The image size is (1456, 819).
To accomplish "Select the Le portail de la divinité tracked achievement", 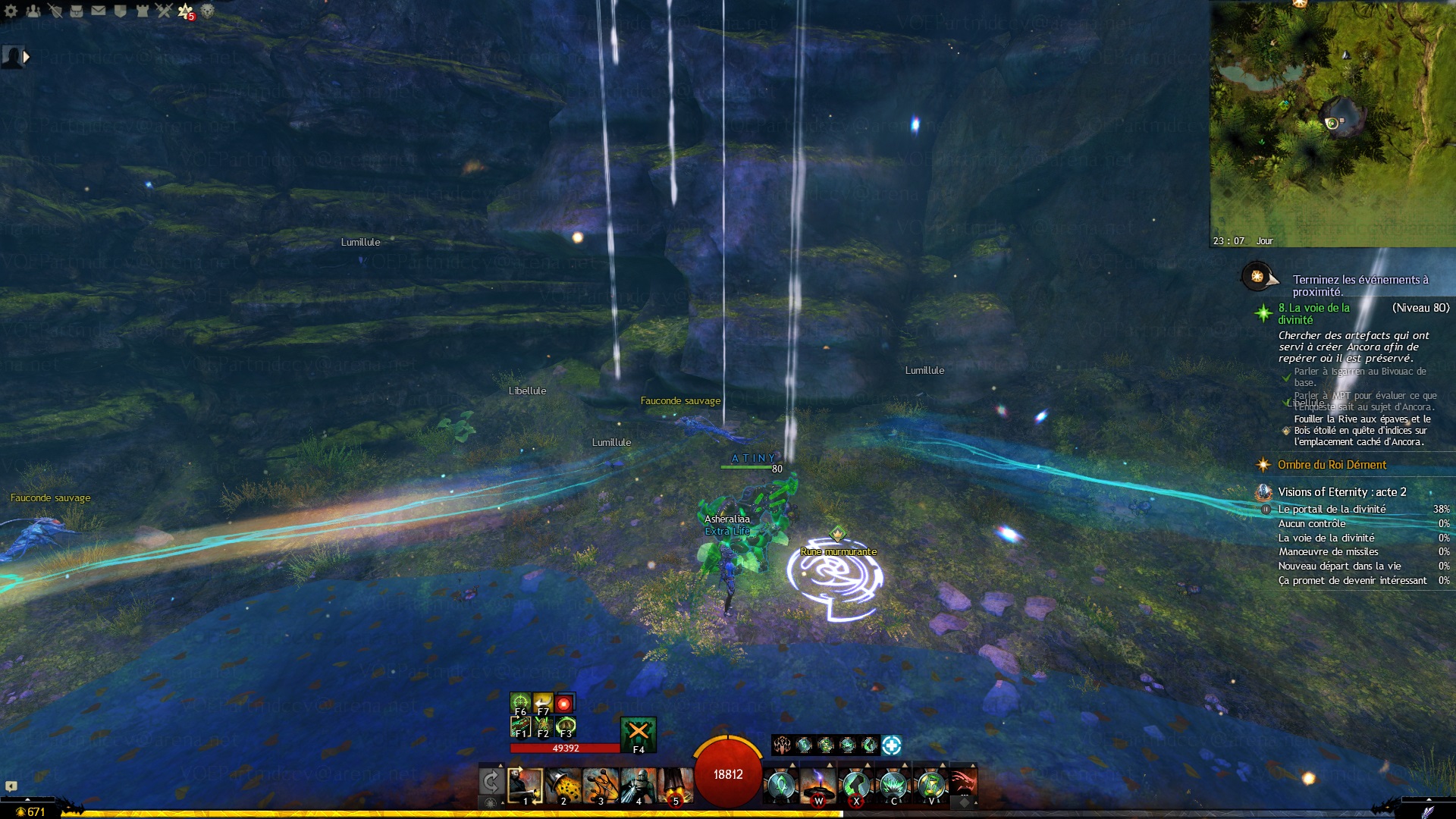I will tap(1332, 510).
